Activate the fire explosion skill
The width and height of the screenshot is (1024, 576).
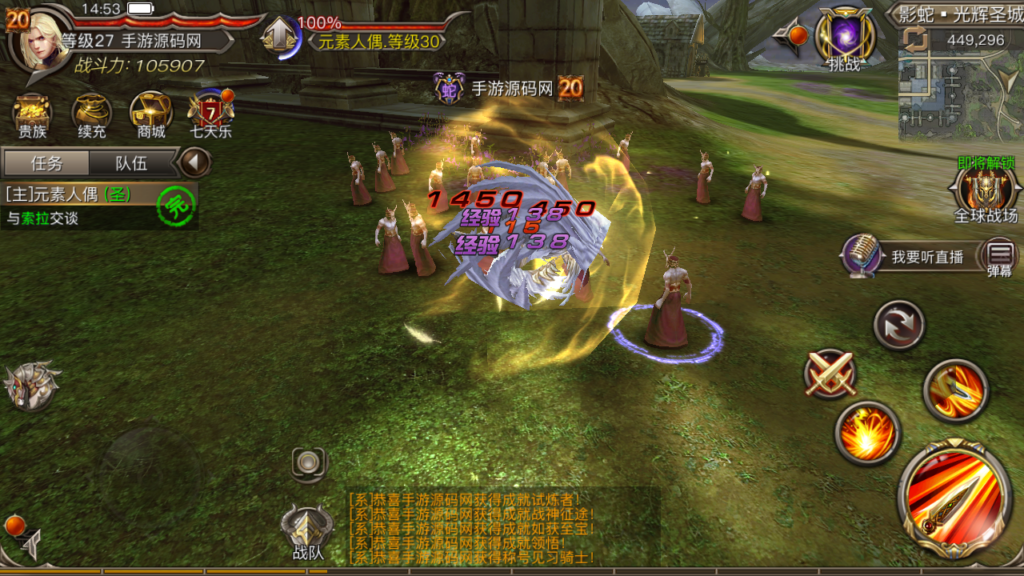click(867, 433)
